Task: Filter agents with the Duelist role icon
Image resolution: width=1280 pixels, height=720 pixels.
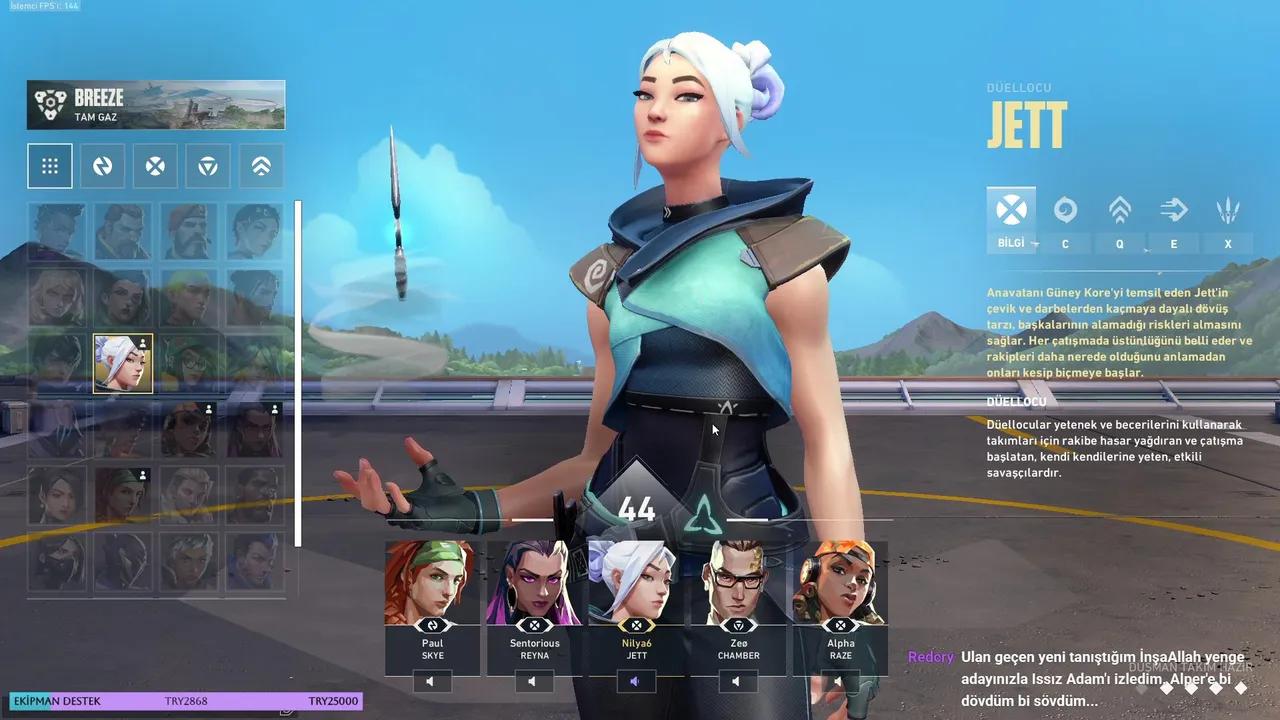Action: click(155, 165)
